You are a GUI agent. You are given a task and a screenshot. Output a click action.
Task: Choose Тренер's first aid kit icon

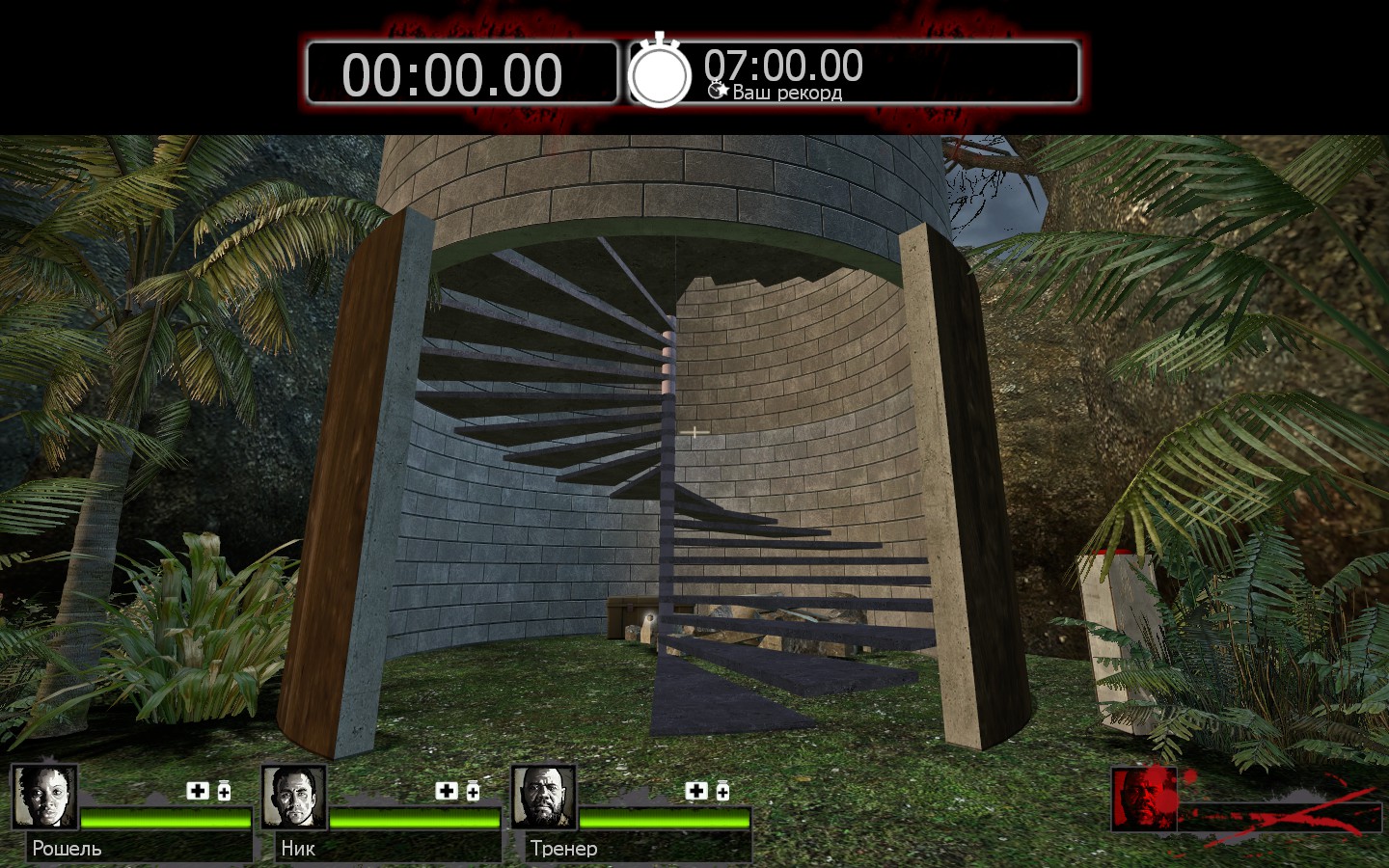coord(696,791)
